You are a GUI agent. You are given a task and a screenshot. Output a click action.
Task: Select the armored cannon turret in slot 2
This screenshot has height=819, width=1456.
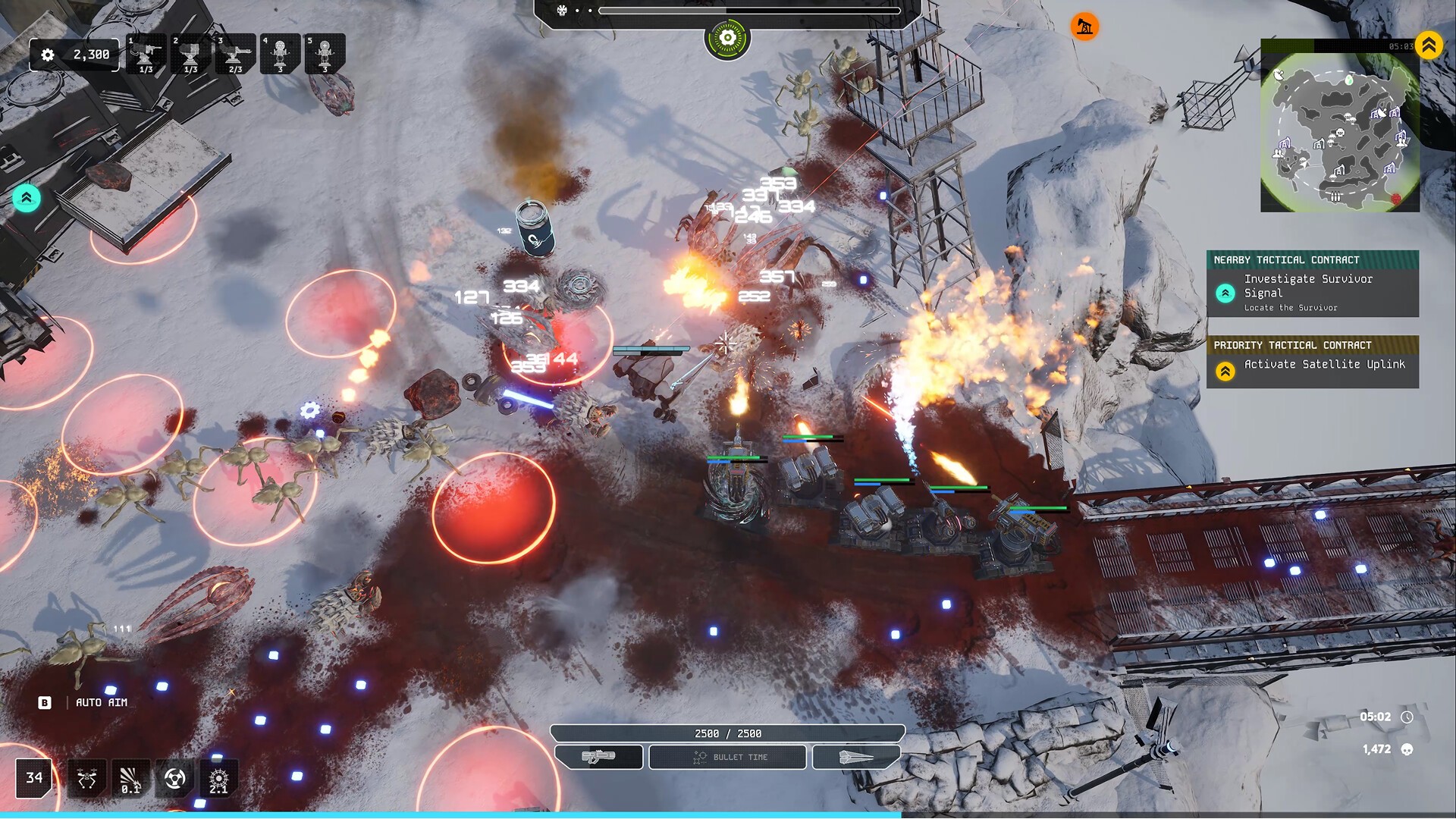(191, 55)
